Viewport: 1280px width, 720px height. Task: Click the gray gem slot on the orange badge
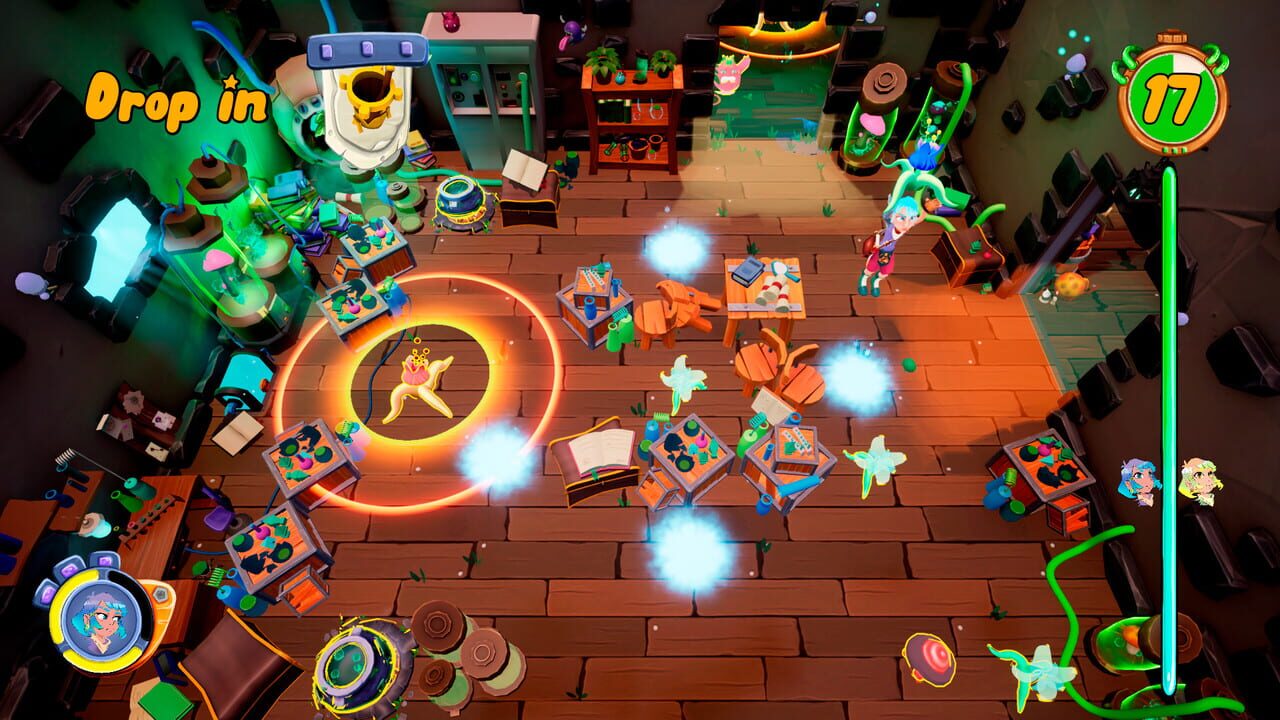[161, 594]
